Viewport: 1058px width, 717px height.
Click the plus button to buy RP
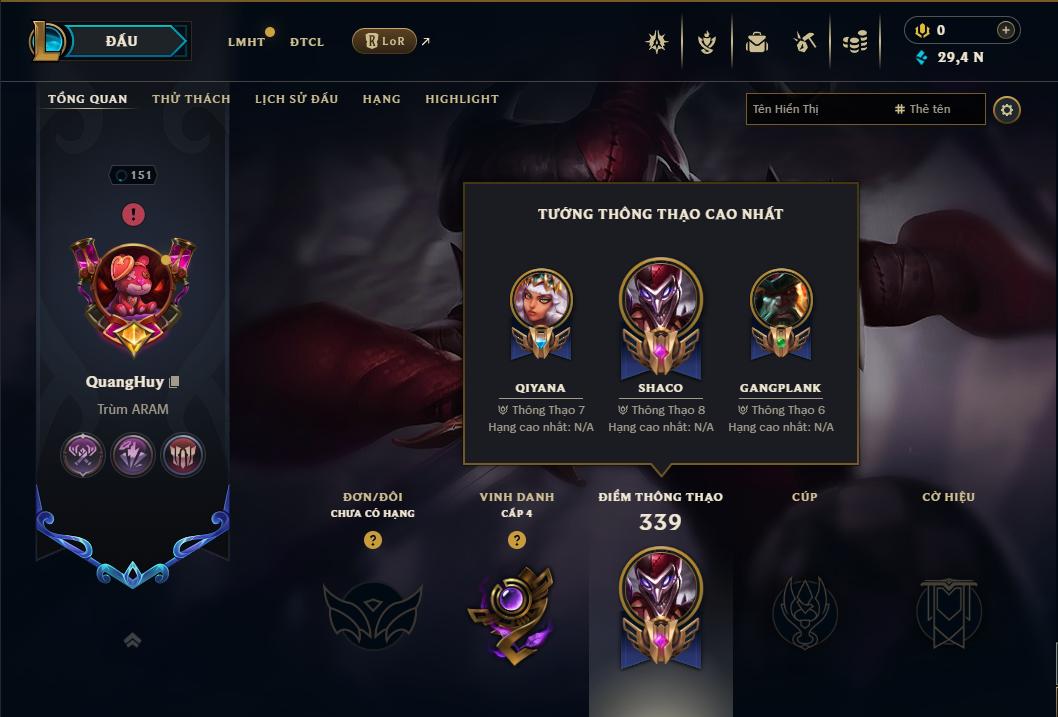pos(1005,30)
